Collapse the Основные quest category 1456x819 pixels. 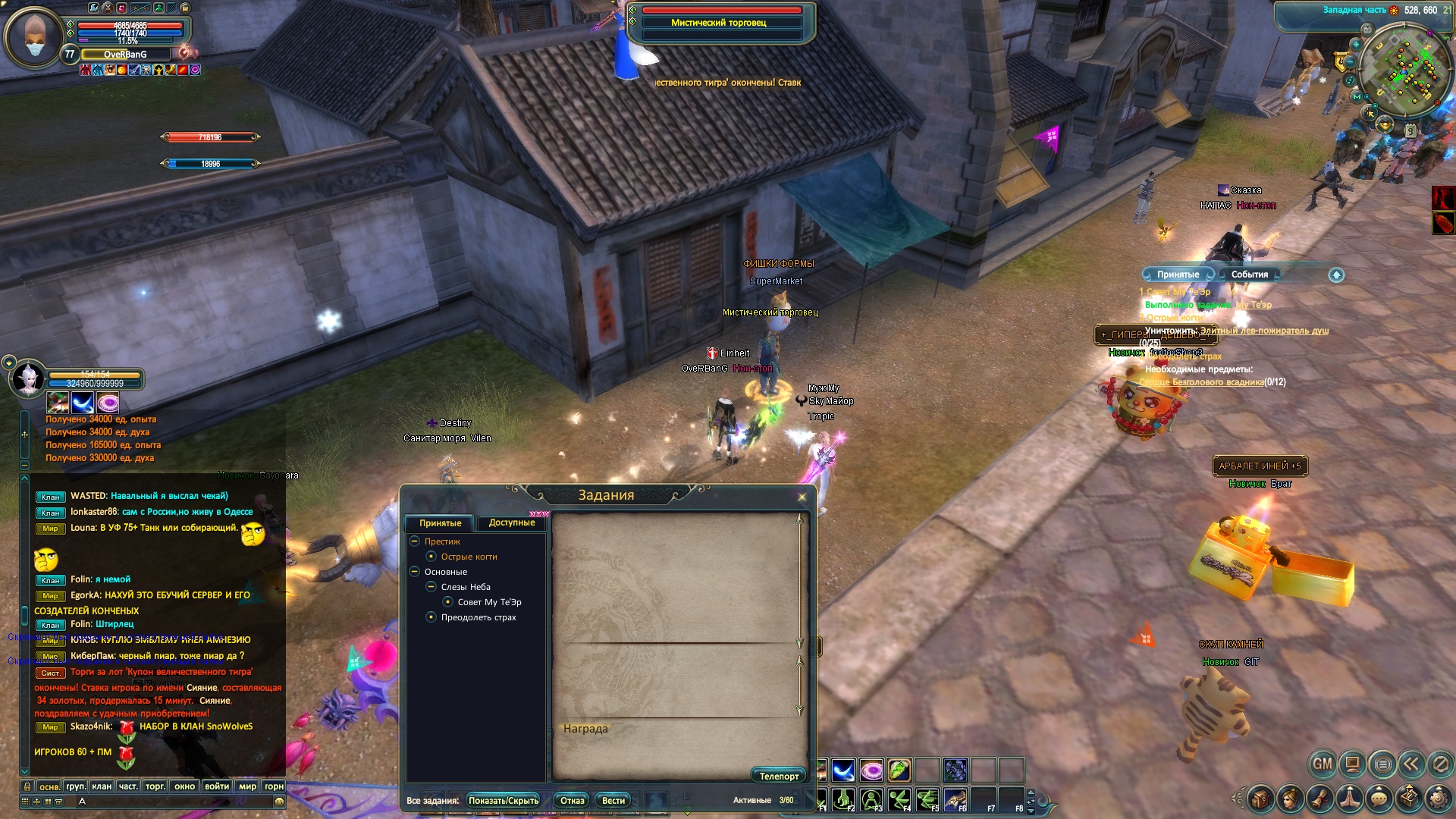415,572
